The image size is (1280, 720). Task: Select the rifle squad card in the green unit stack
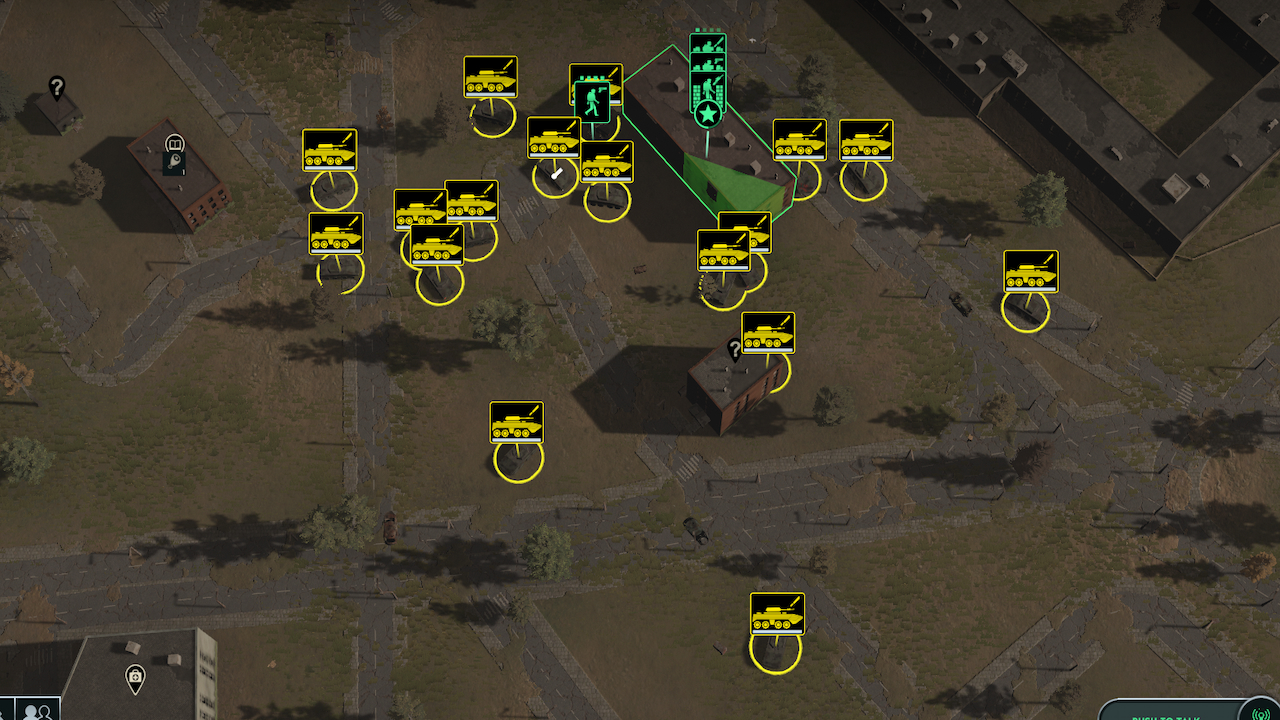tap(708, 43)
